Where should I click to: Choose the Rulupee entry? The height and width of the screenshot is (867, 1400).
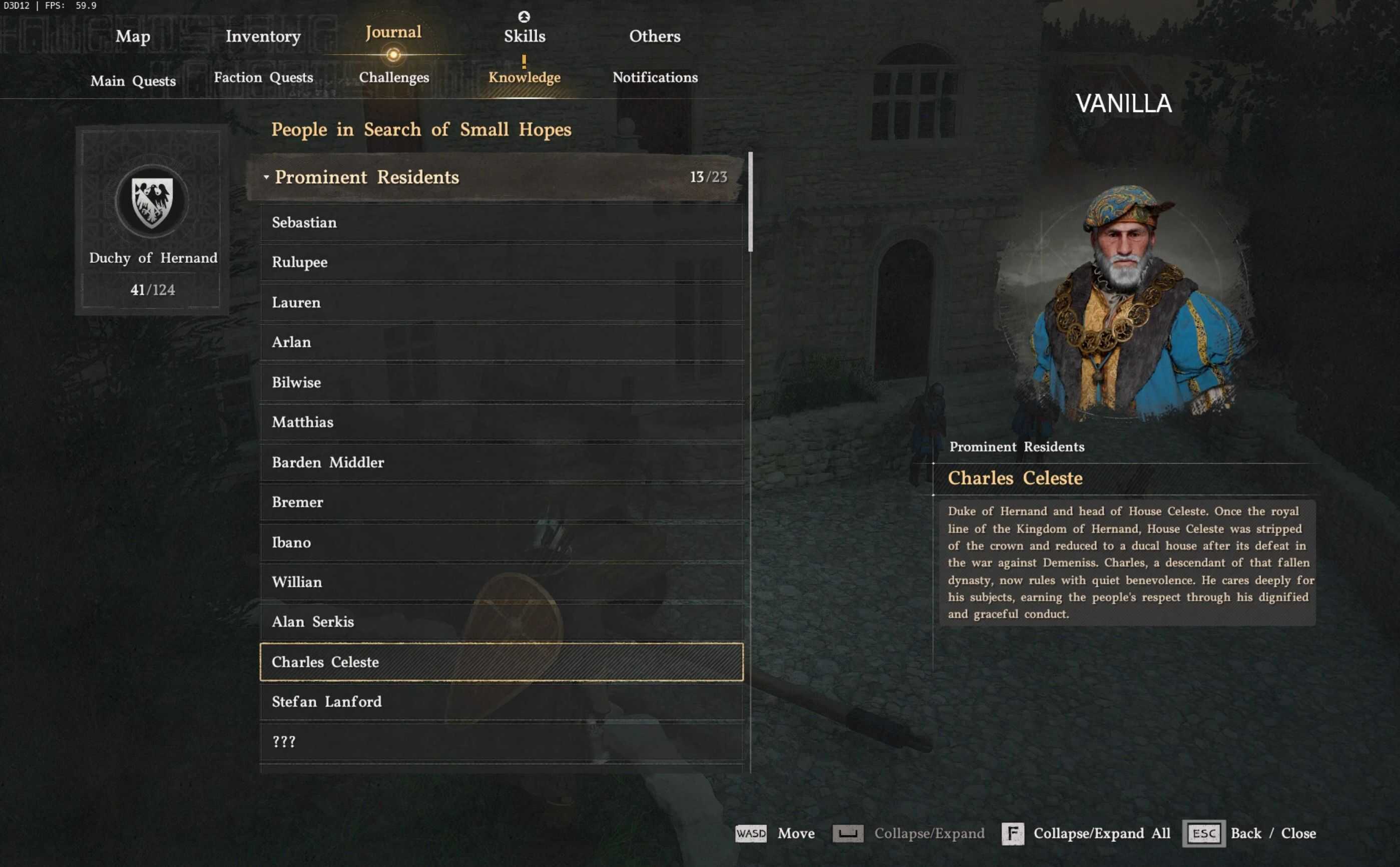pyautogui.click(x=502, y=262)
